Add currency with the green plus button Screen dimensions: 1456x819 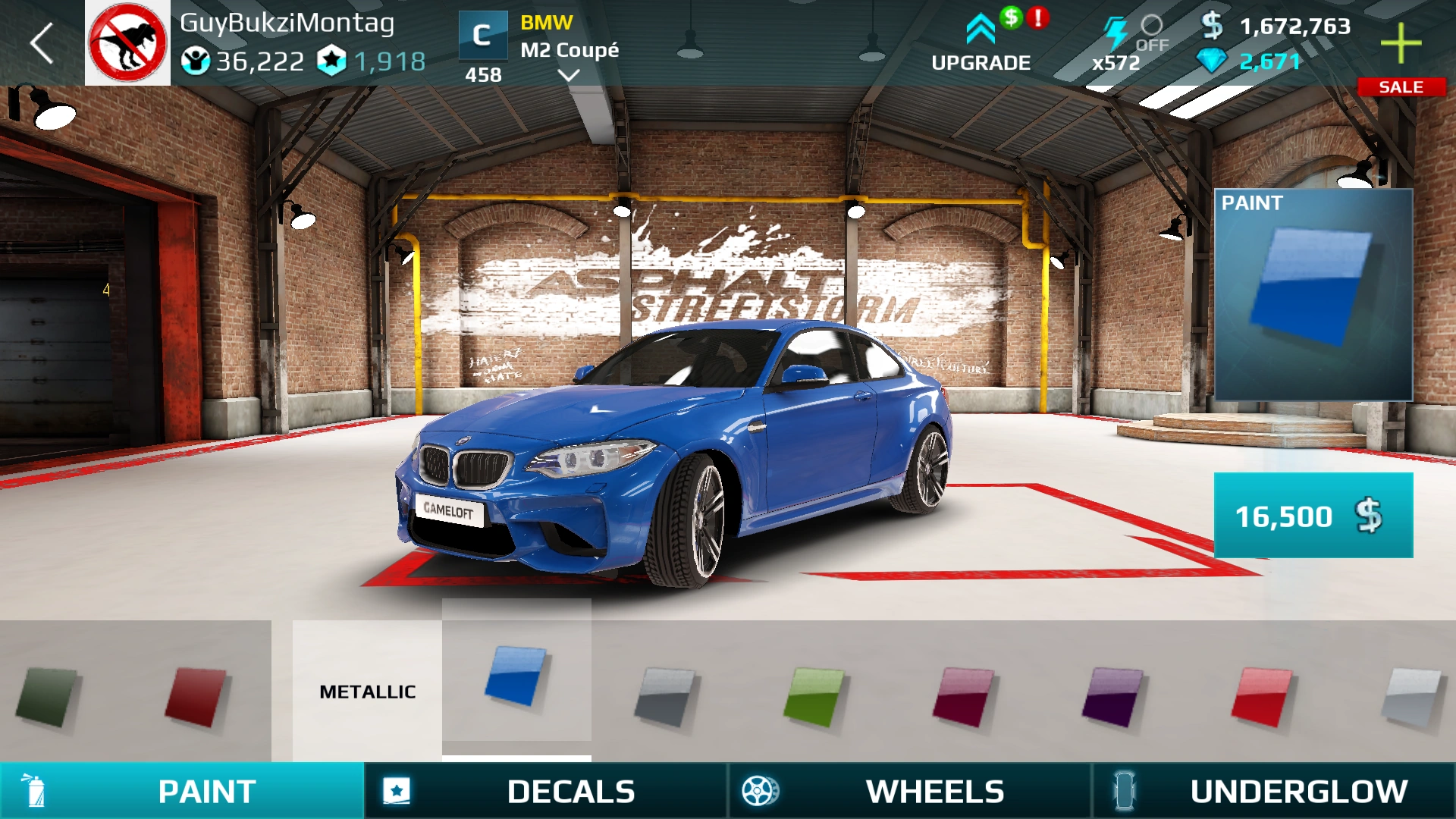1400,43
